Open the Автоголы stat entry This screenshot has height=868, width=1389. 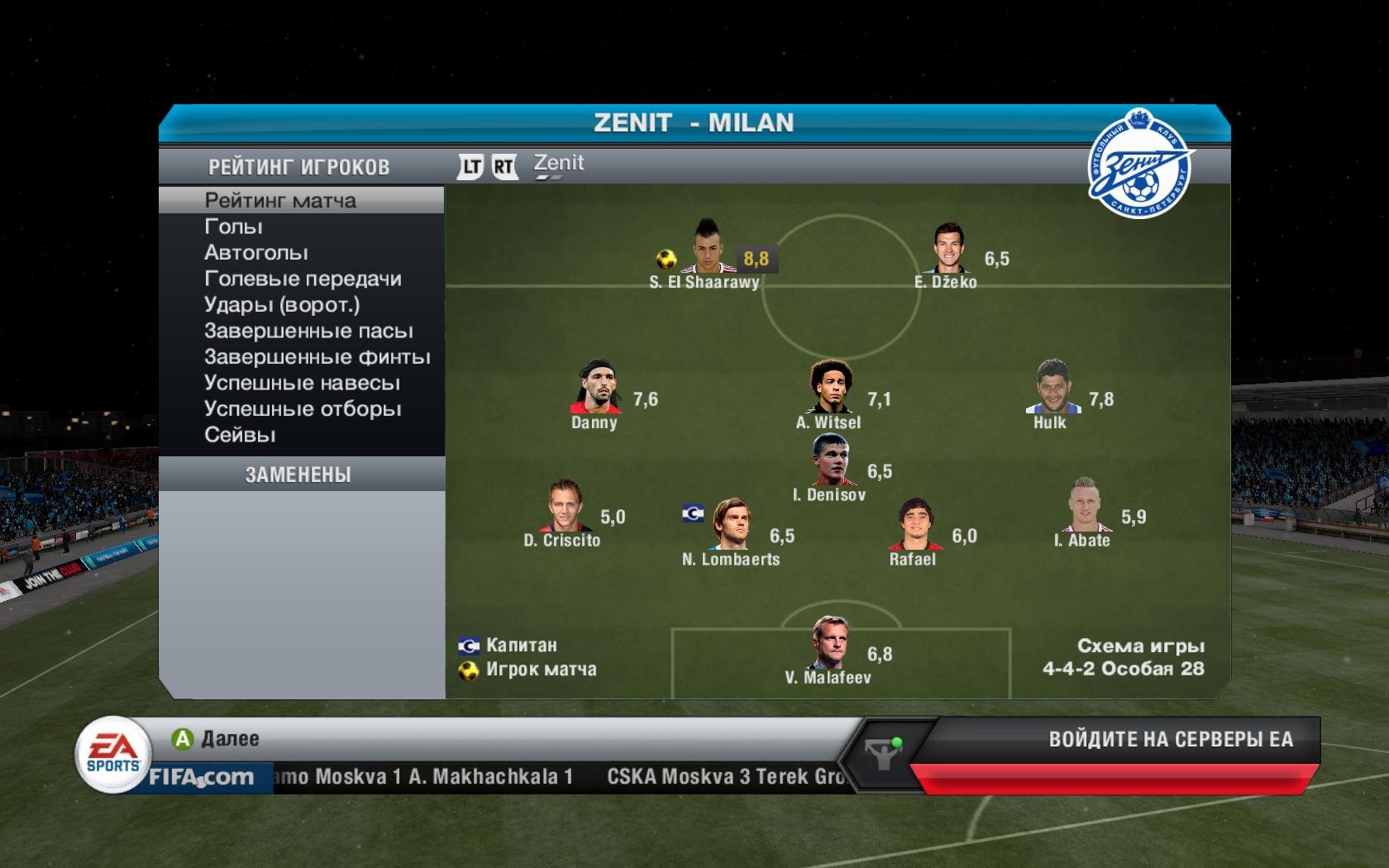click(x=256, y=253)
